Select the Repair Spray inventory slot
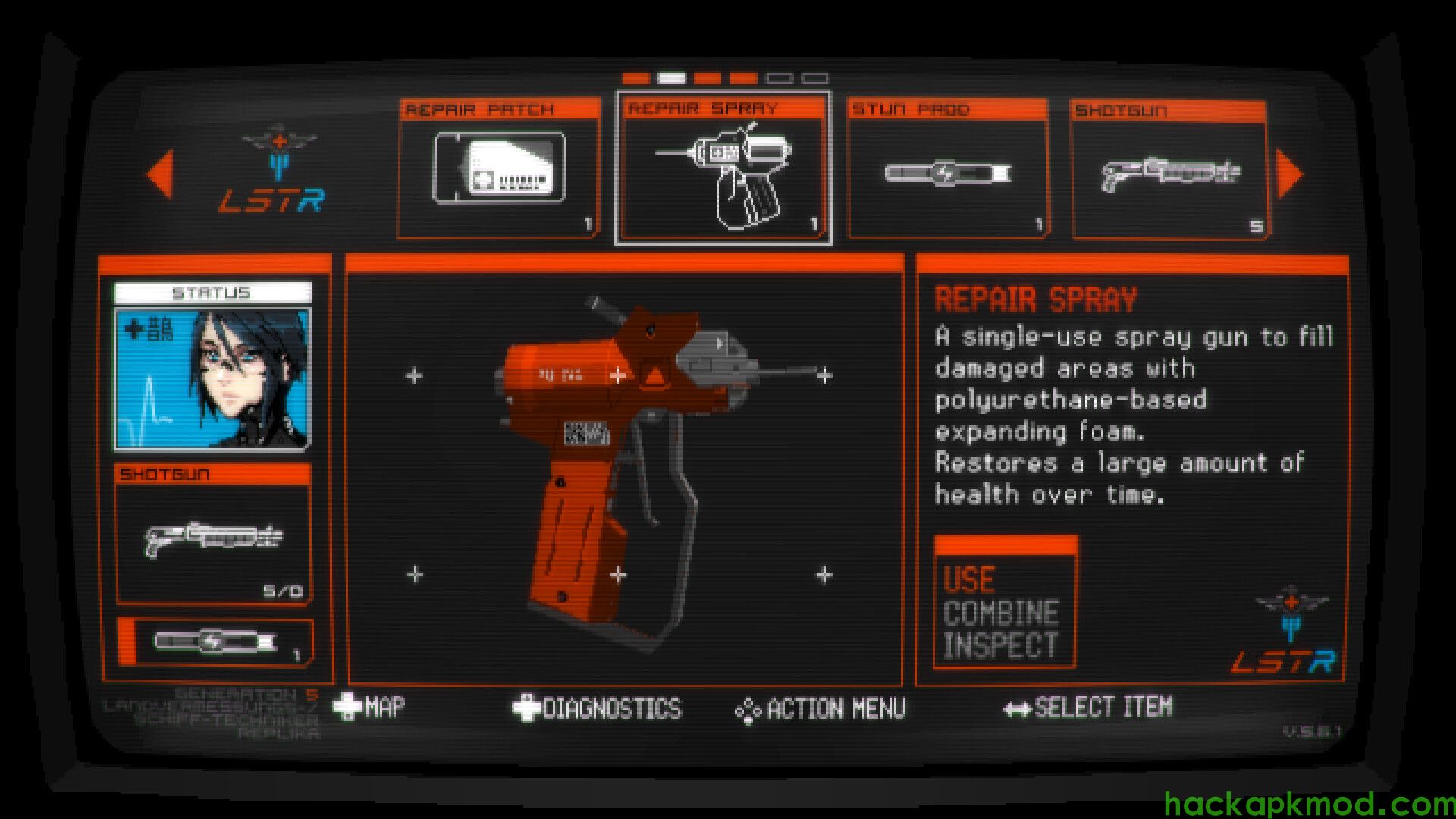 tap(723, 170)
